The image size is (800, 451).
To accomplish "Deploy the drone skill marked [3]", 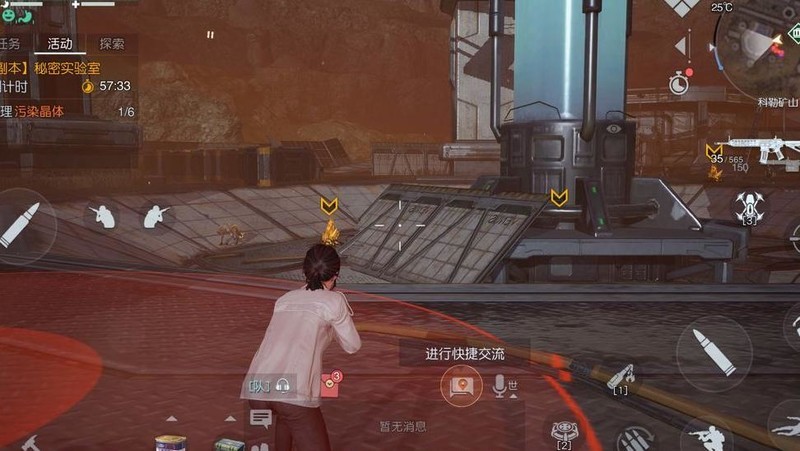I will click(748, 207).
